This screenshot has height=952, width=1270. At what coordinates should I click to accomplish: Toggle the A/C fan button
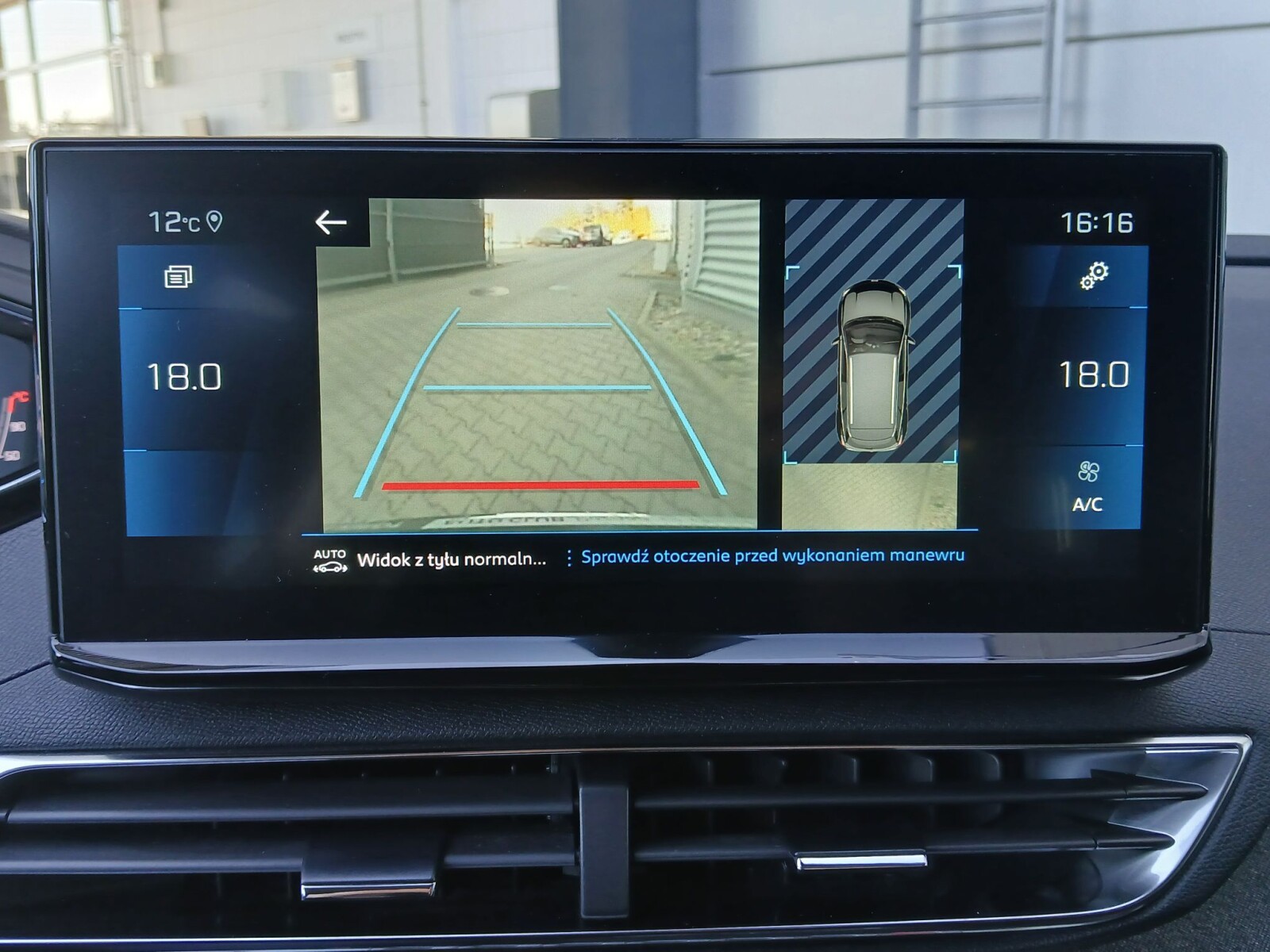click(1088, 486)
